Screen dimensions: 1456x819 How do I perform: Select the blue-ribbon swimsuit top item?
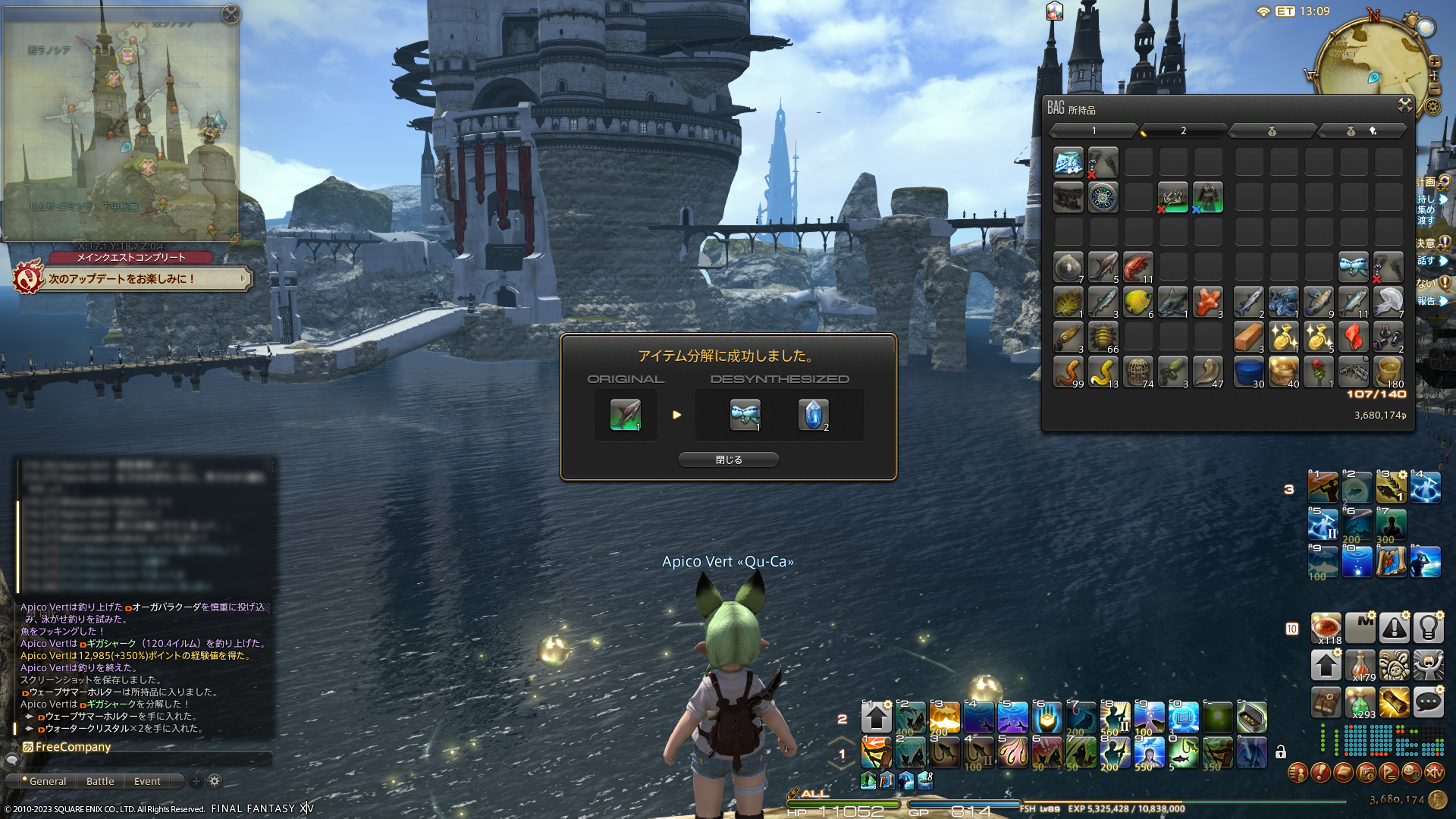pyautogui.click(x=1353, y=267)
